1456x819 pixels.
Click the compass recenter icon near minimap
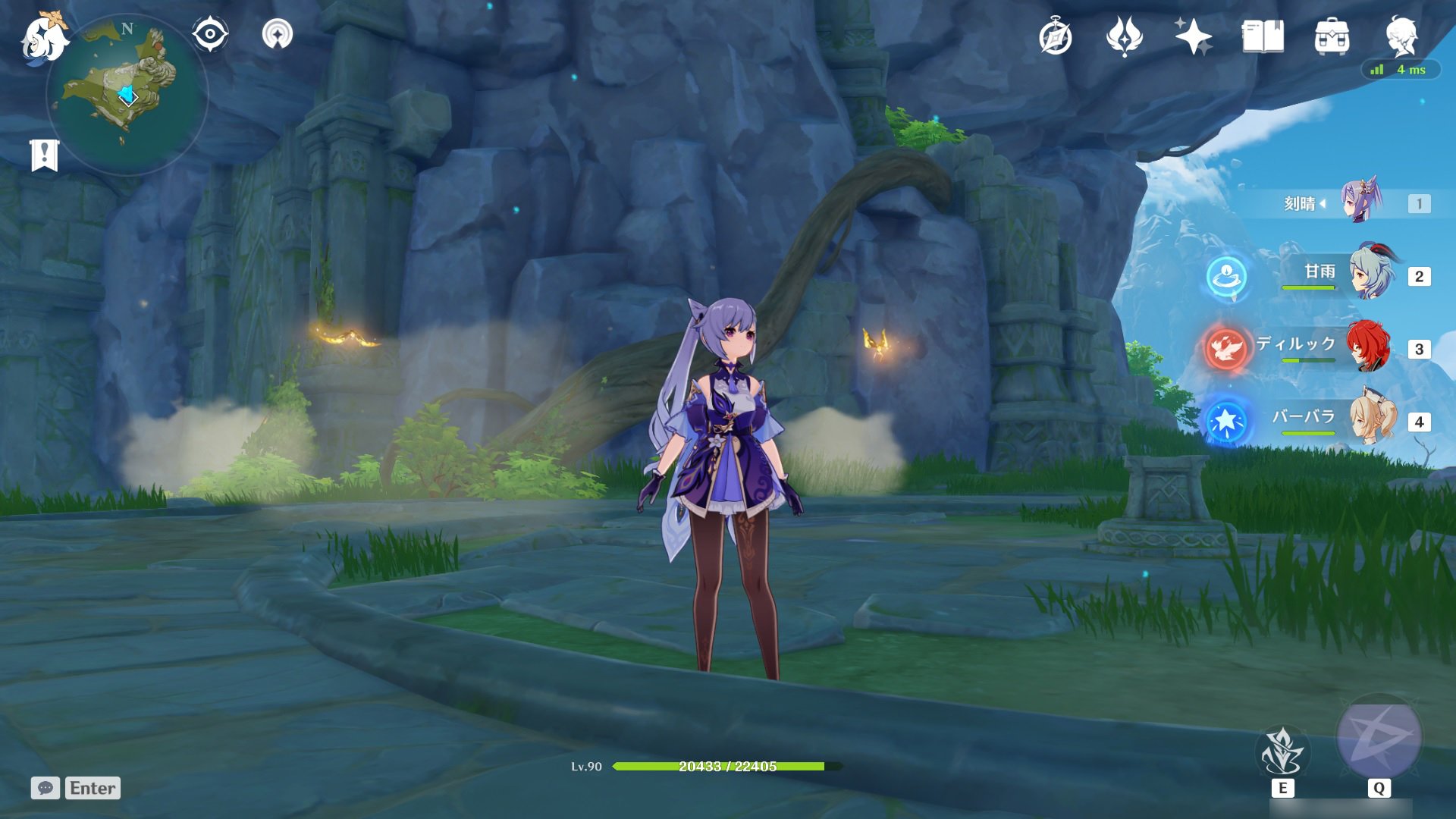[211, 33]
